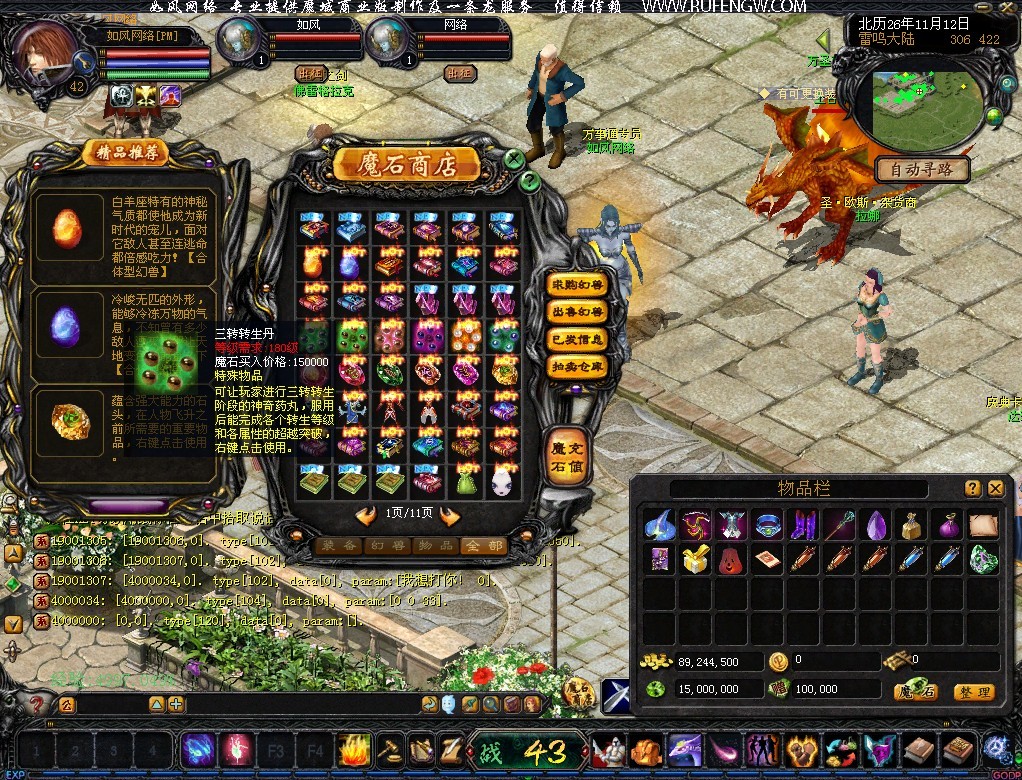
Task: Open 已发信息 messages
Action: pyautogui.click(x=578, y=340)
